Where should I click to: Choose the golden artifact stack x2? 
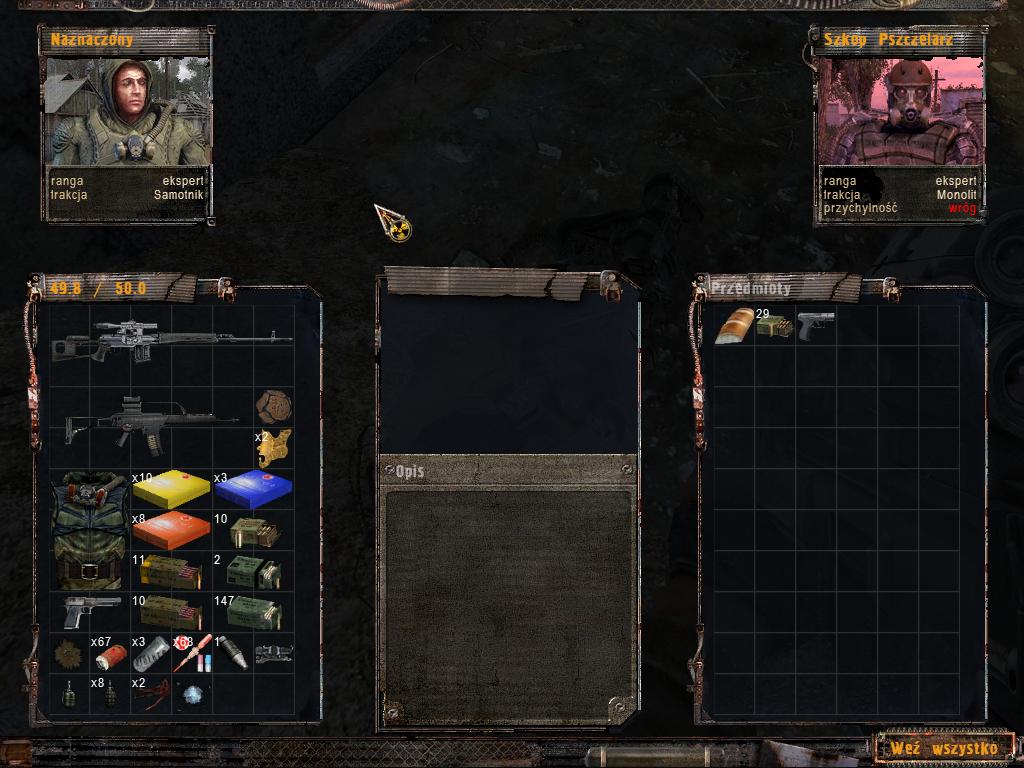pyautogui.click(x=272, y=449)
